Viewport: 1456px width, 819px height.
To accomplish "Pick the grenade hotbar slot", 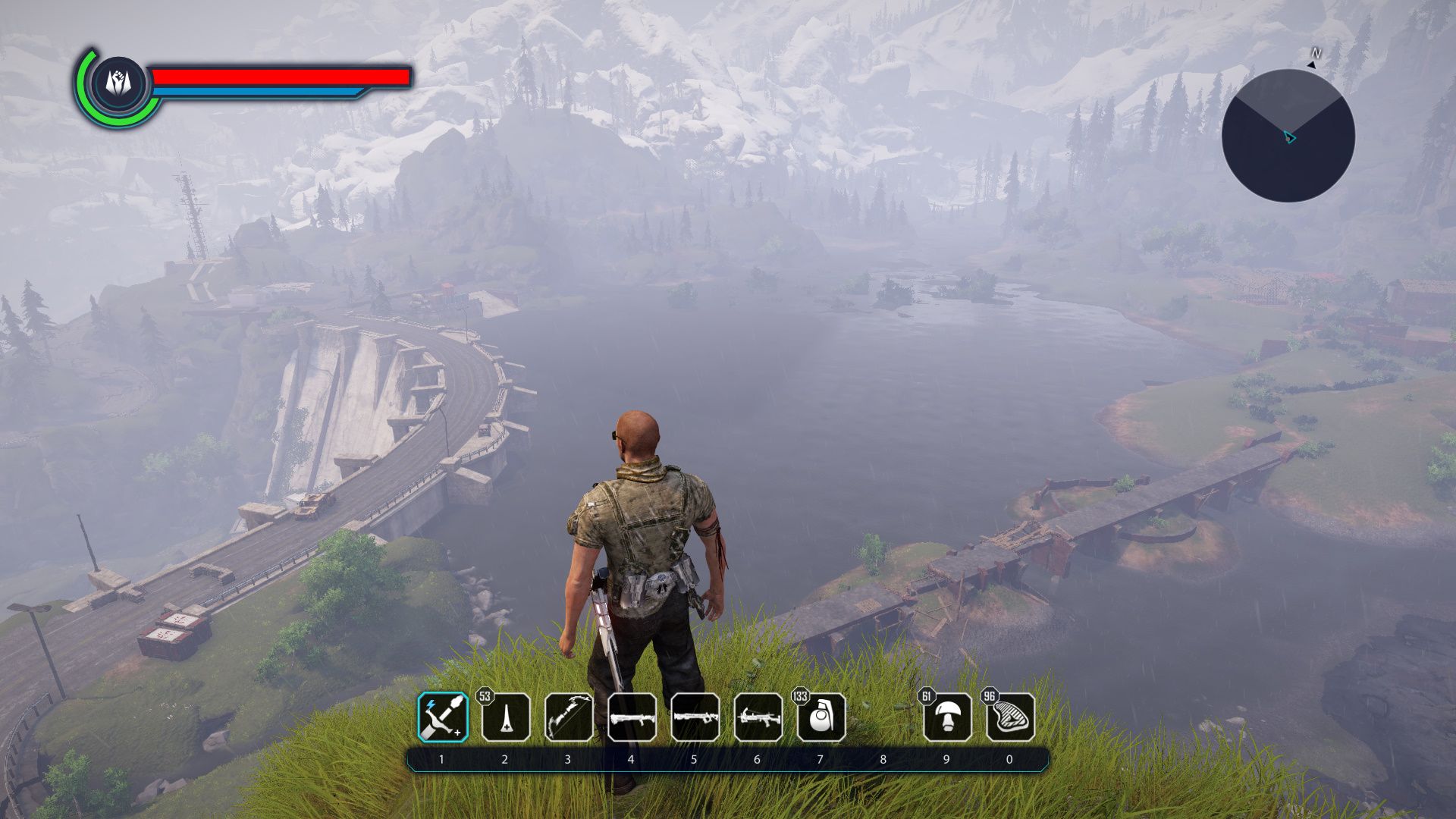I will (821, 717).
